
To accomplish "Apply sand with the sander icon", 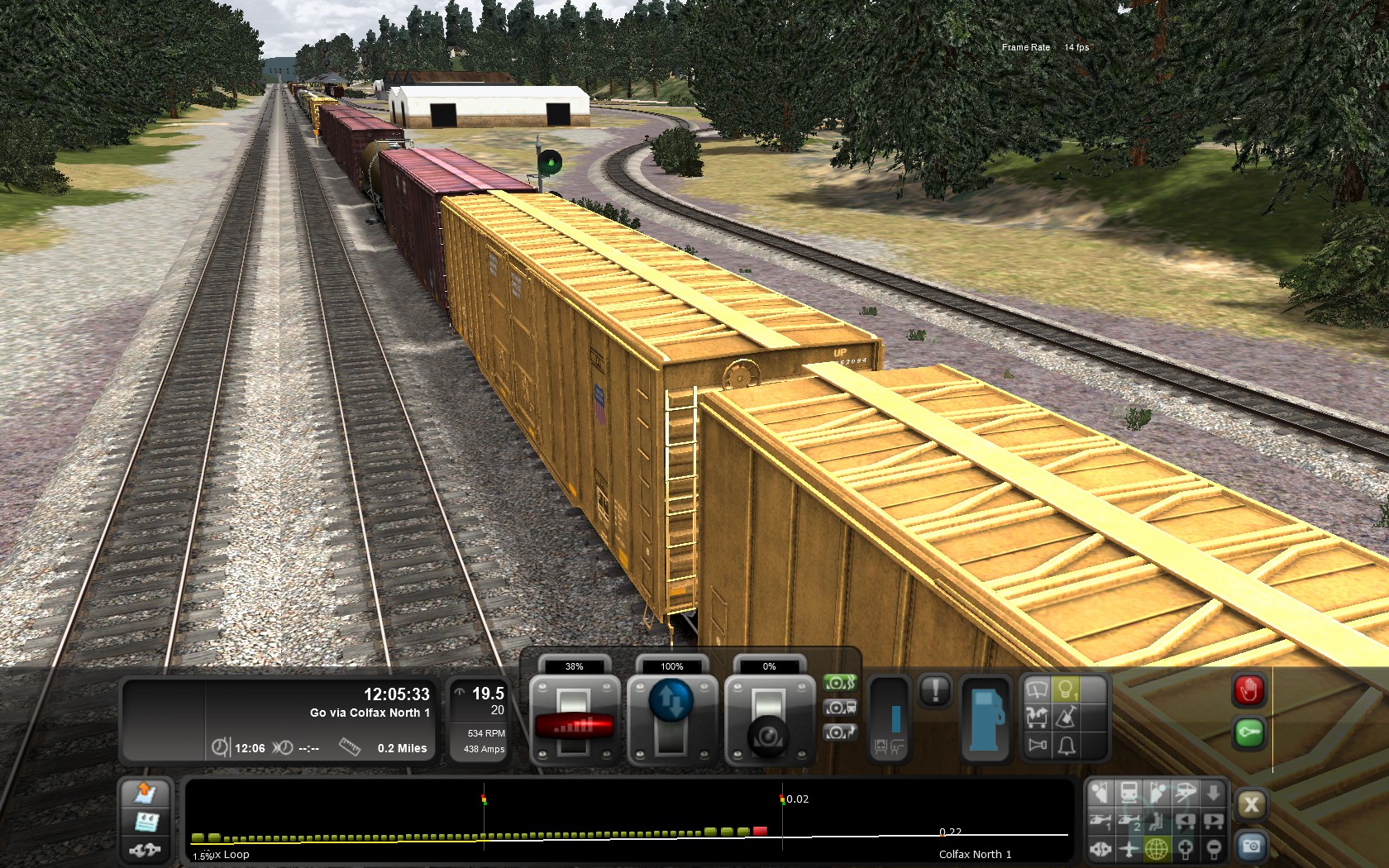I will (1067, 717).
